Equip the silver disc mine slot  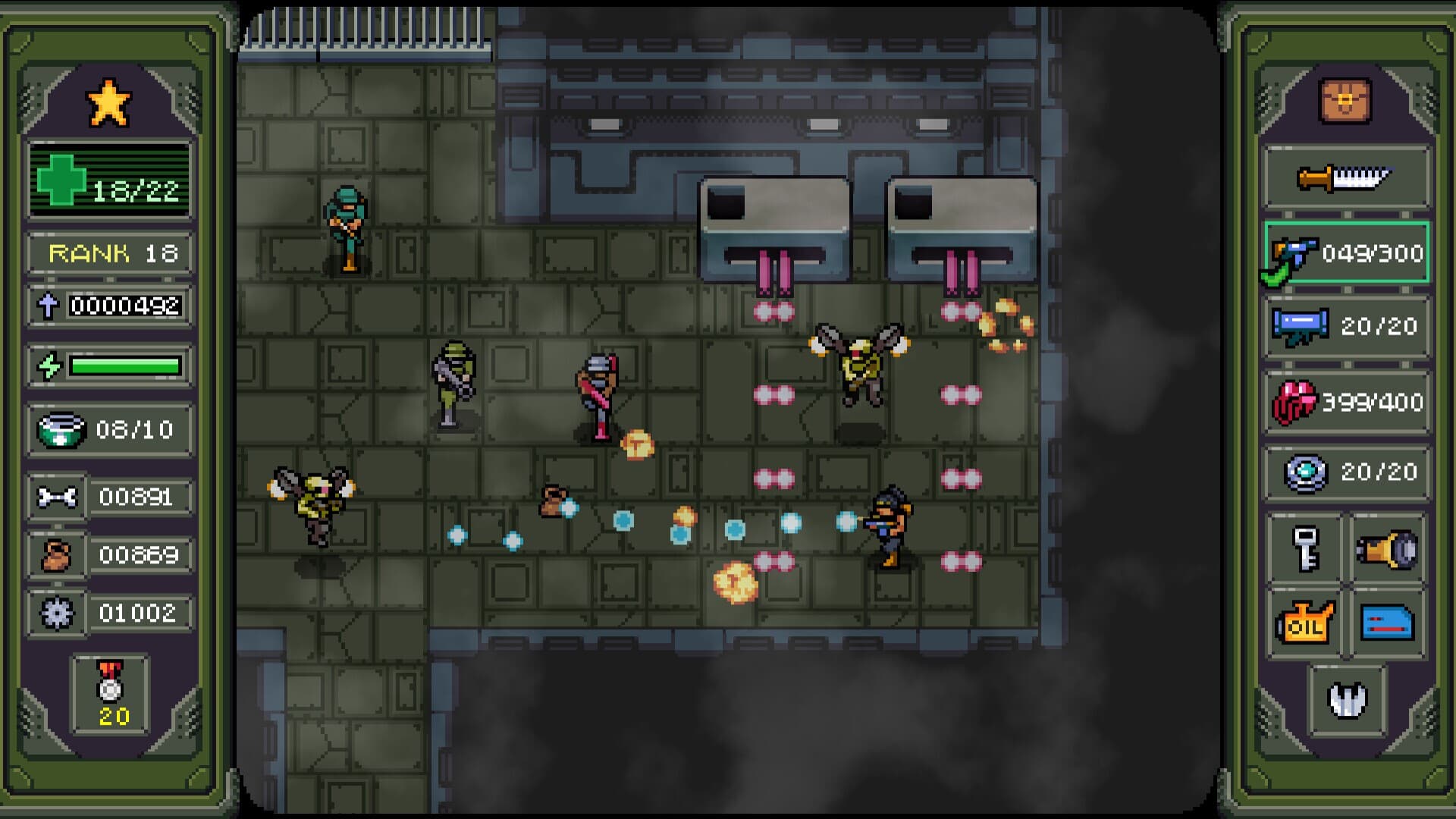(1347, 472)
